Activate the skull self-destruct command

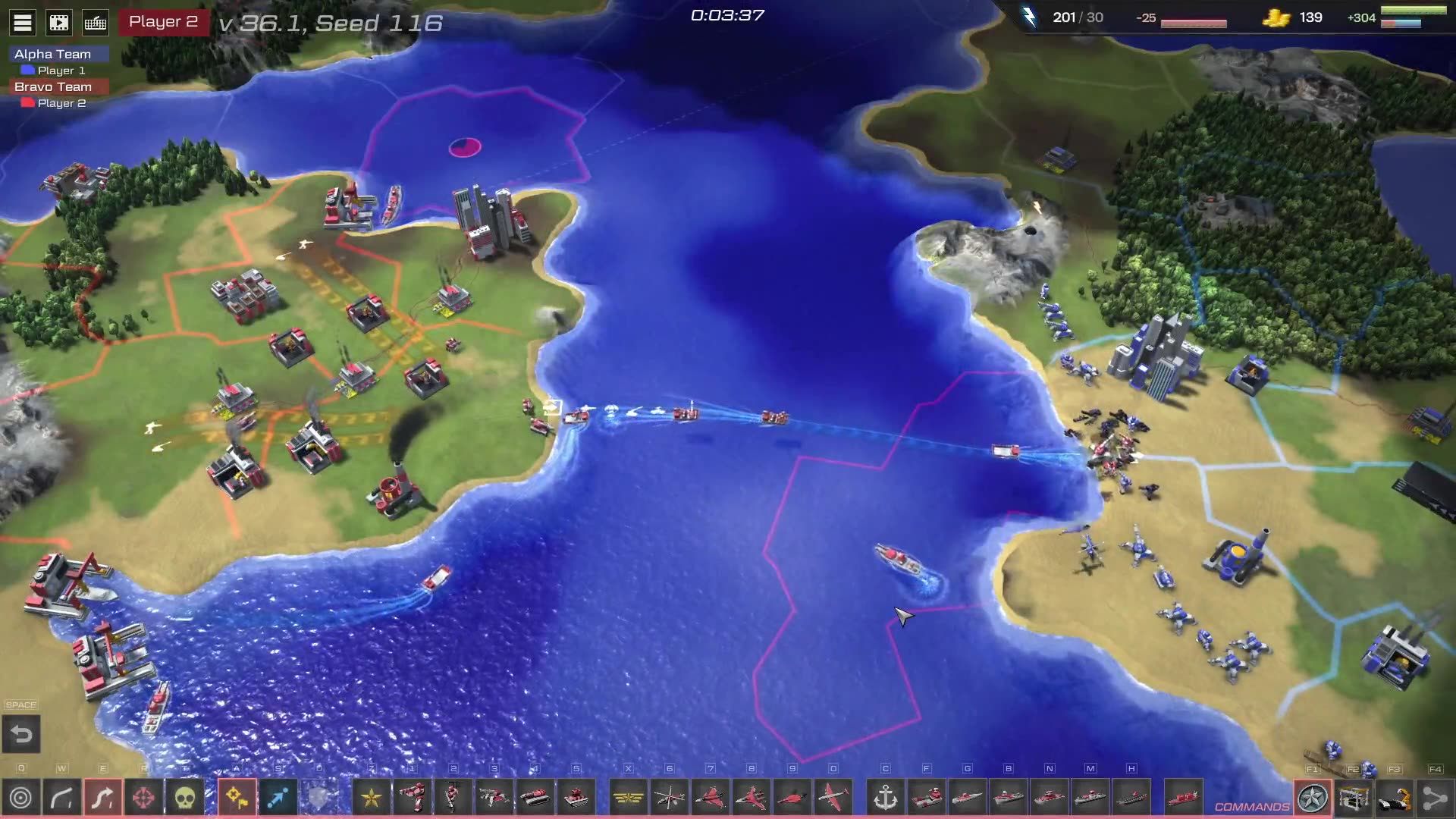(x=185, y=798)
